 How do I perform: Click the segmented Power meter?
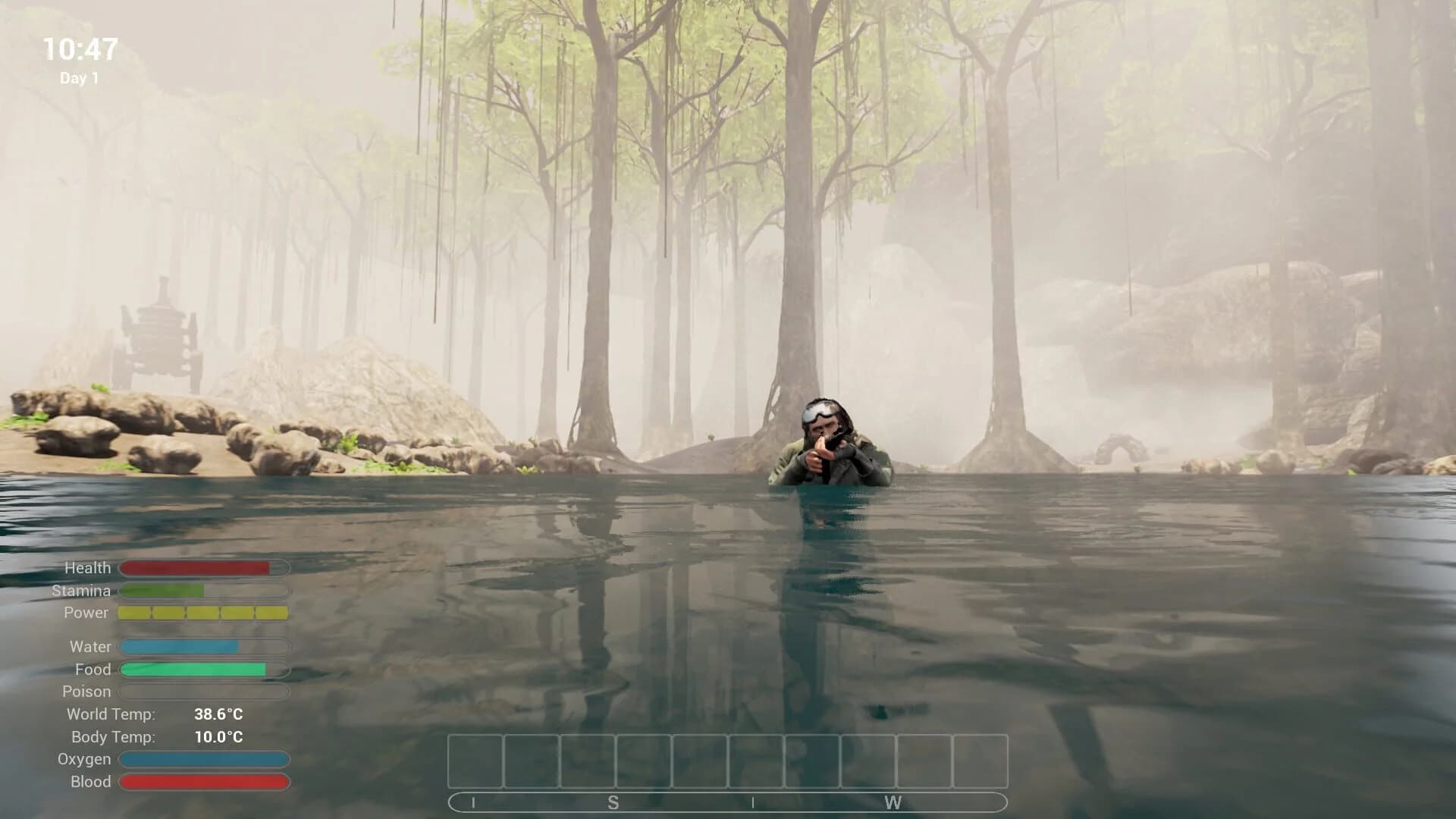205,613
